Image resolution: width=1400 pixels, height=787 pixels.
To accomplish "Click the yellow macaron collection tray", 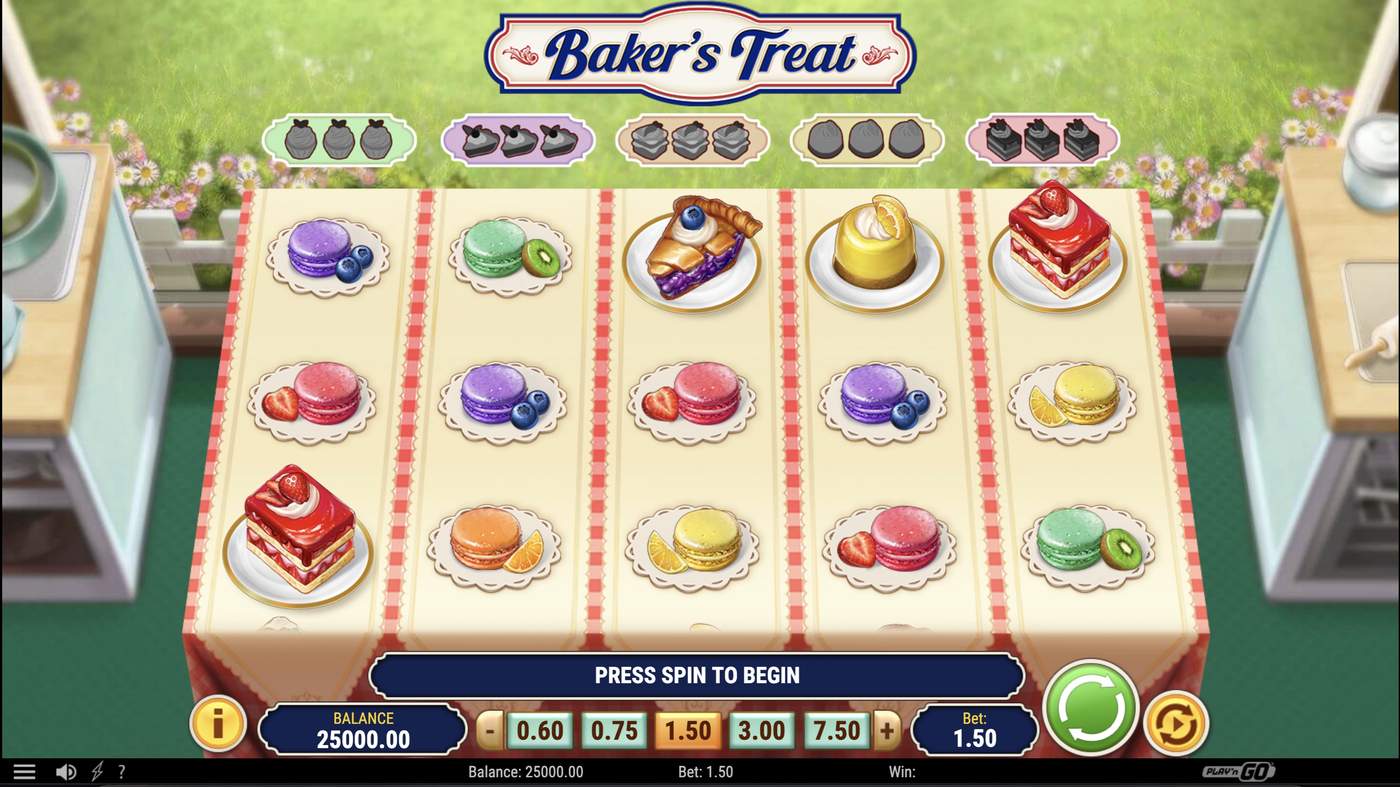I will tap(868, 140).
